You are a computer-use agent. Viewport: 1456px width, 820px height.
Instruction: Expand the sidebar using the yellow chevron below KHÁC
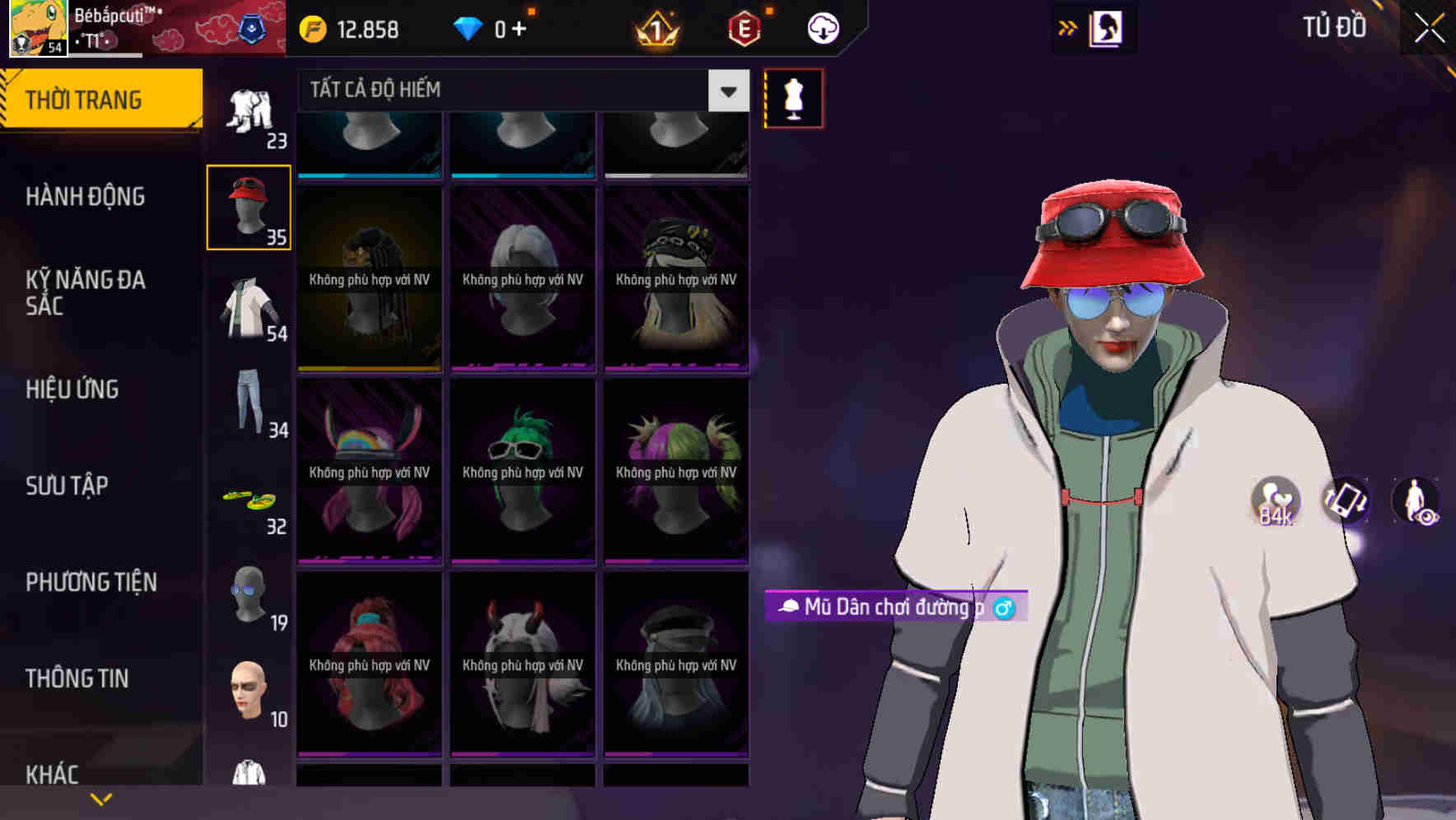click(101, 798)
